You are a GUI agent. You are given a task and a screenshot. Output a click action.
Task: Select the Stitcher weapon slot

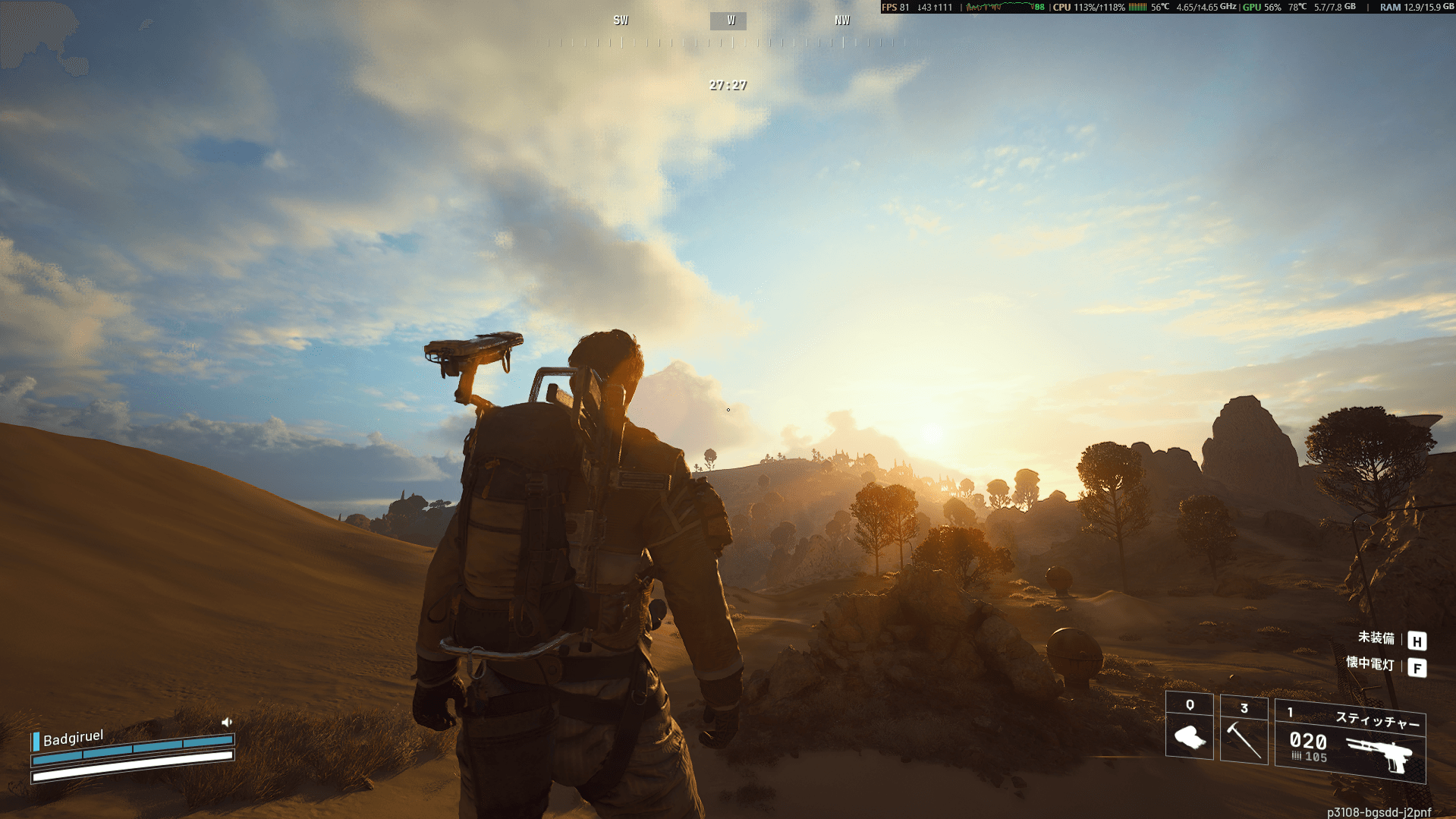pyautogui.click(x=1351, y=742)
